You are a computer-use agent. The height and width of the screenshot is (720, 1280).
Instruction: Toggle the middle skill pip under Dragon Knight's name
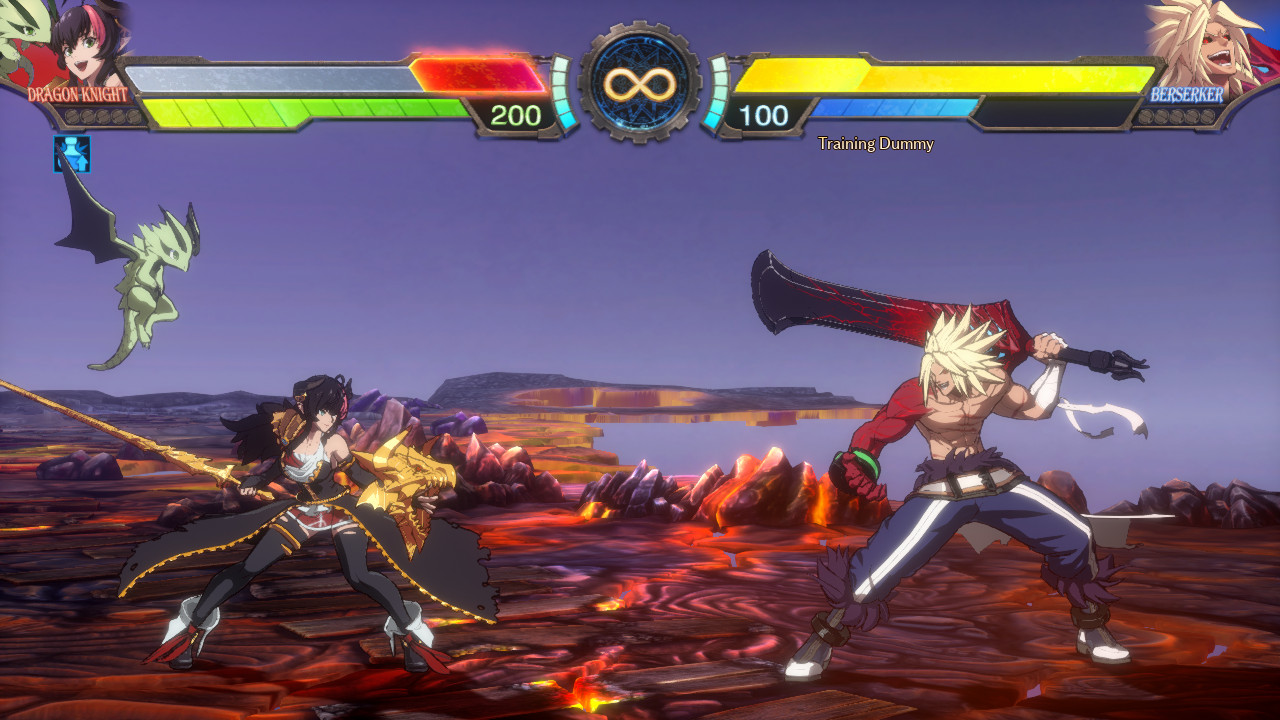pyautogui.click(x=103, y=117)
